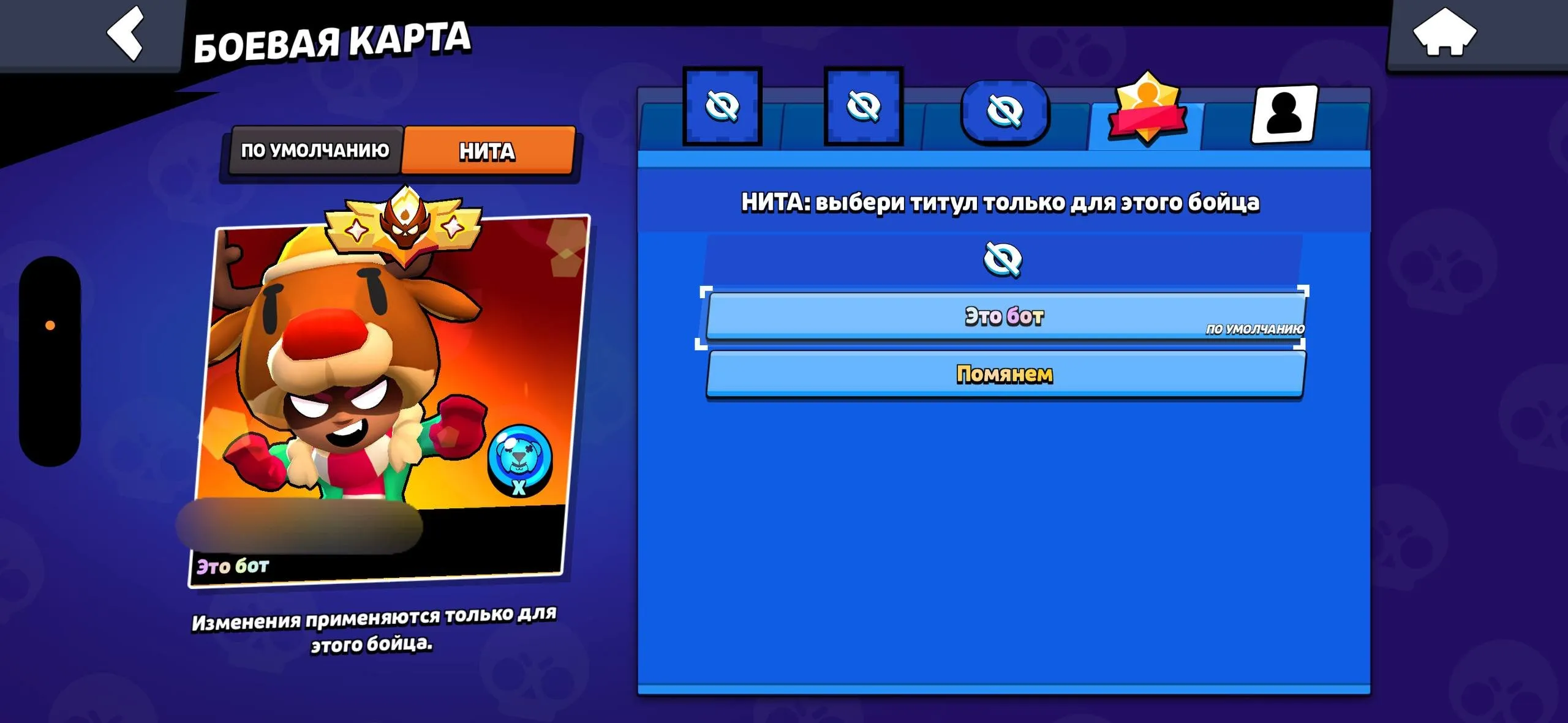1568x723 pixels.
Task: Tap the rounded pin category icon
Action: (x=1005, y=110)
